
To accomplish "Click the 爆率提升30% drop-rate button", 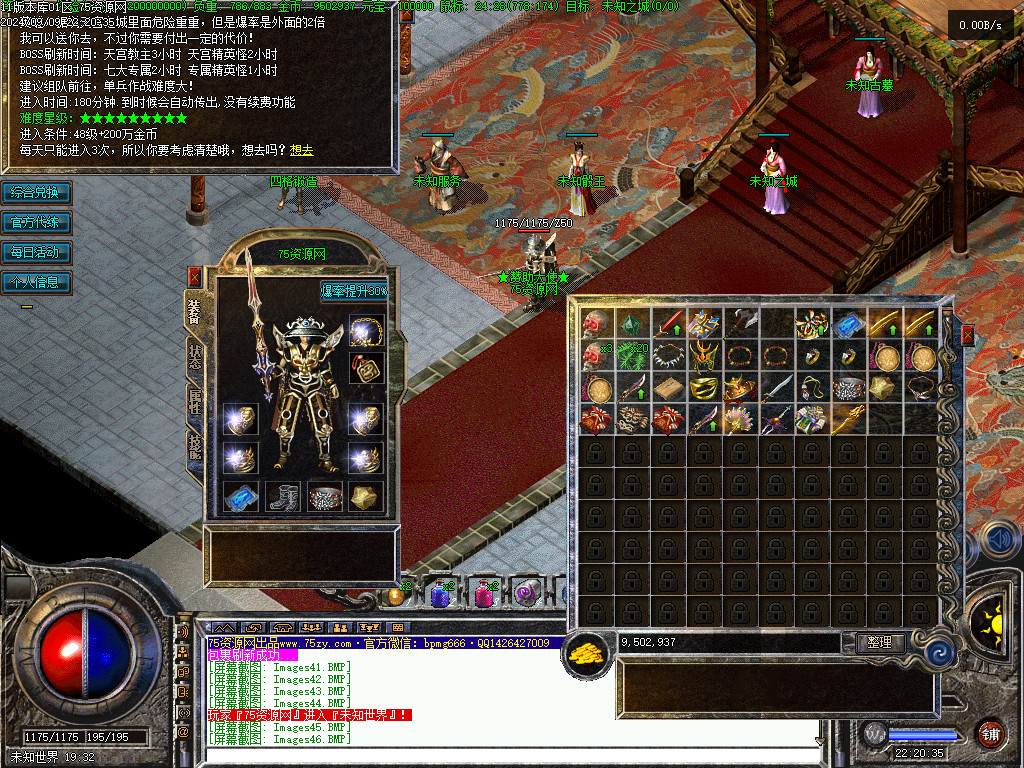I will tap(354, 291).
